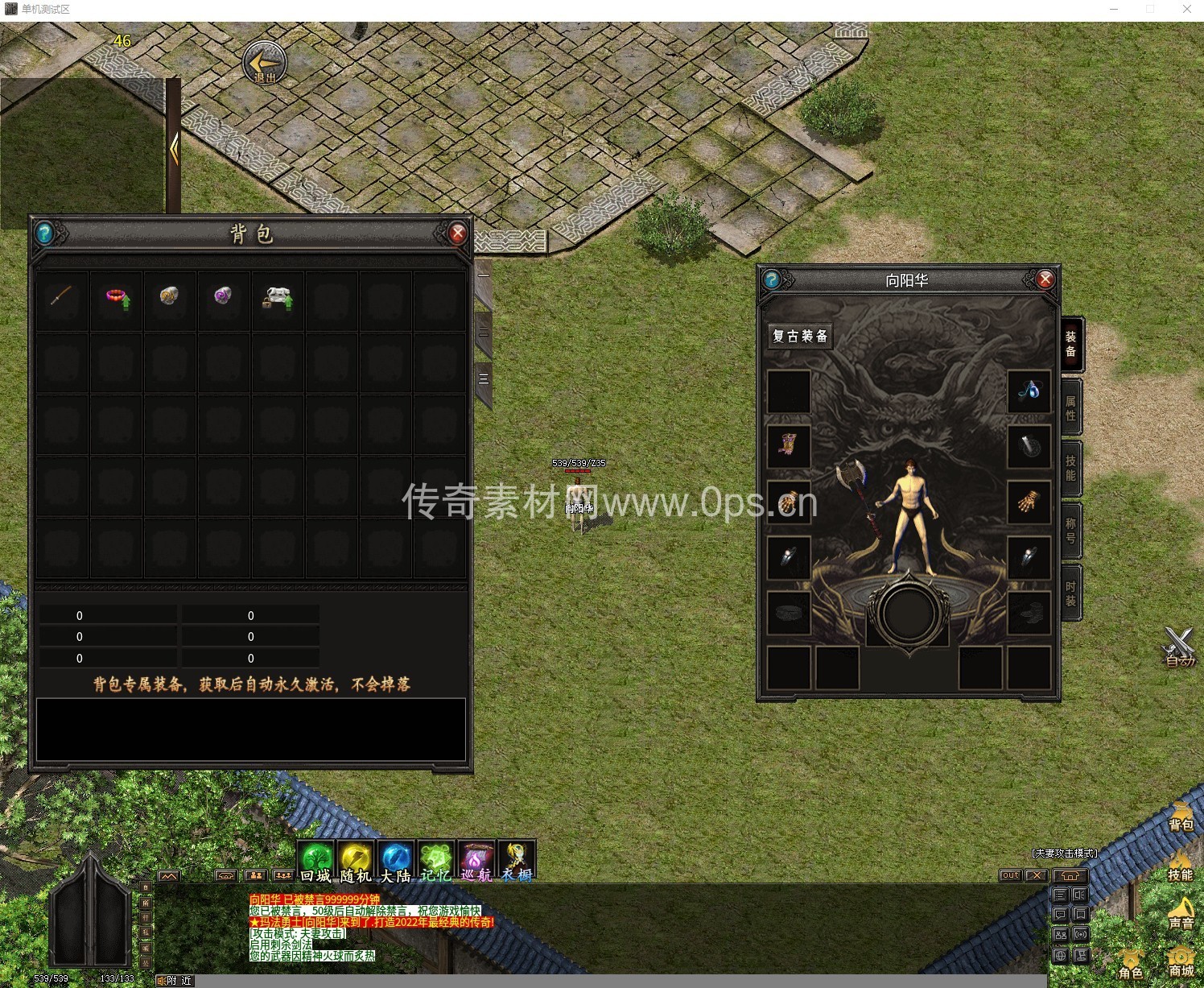Toggle 自动 auto-combat crossed swords
The height and width of the screenshot is (988, 1204).
coord(1179,646)
